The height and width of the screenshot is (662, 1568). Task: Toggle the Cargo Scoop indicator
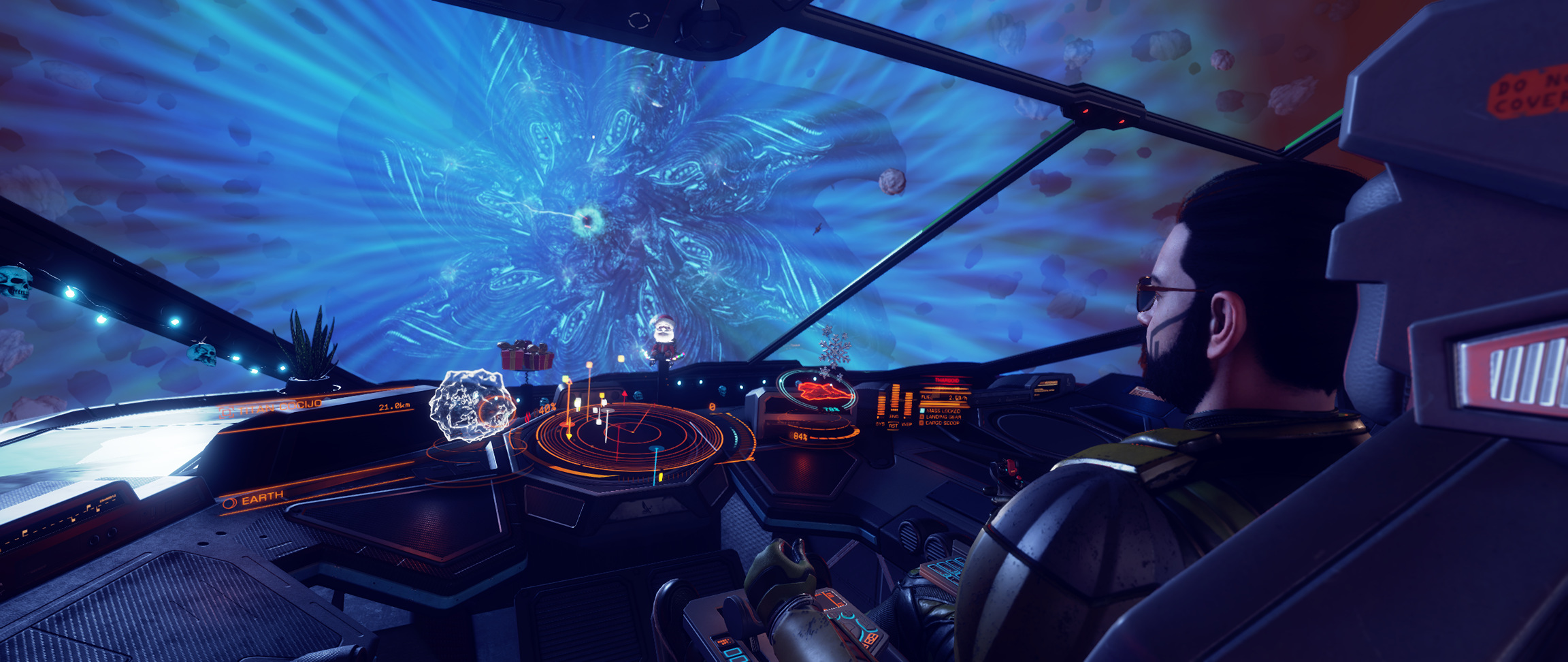pos(943,423)
